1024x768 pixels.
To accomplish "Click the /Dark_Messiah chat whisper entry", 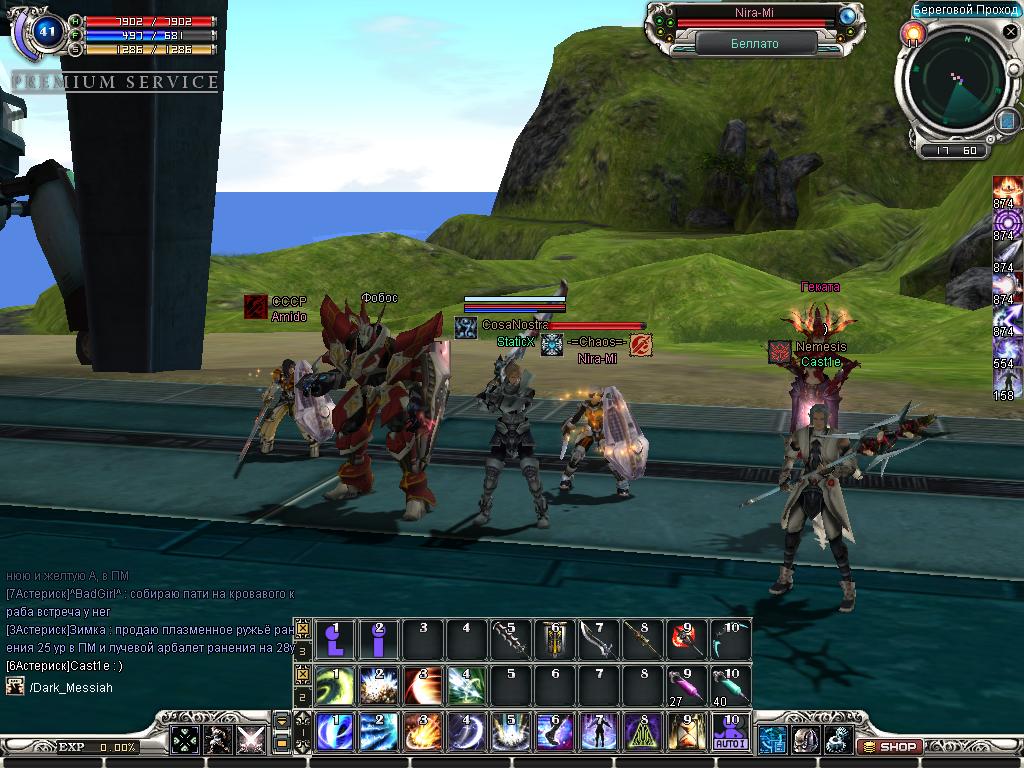I will coord(70,687).
